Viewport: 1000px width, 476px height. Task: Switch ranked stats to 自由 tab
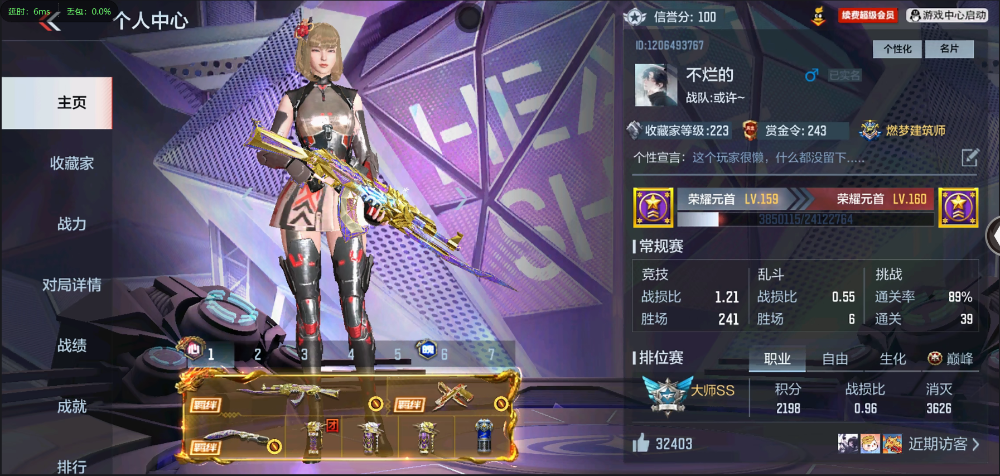(x=835, y=359)
